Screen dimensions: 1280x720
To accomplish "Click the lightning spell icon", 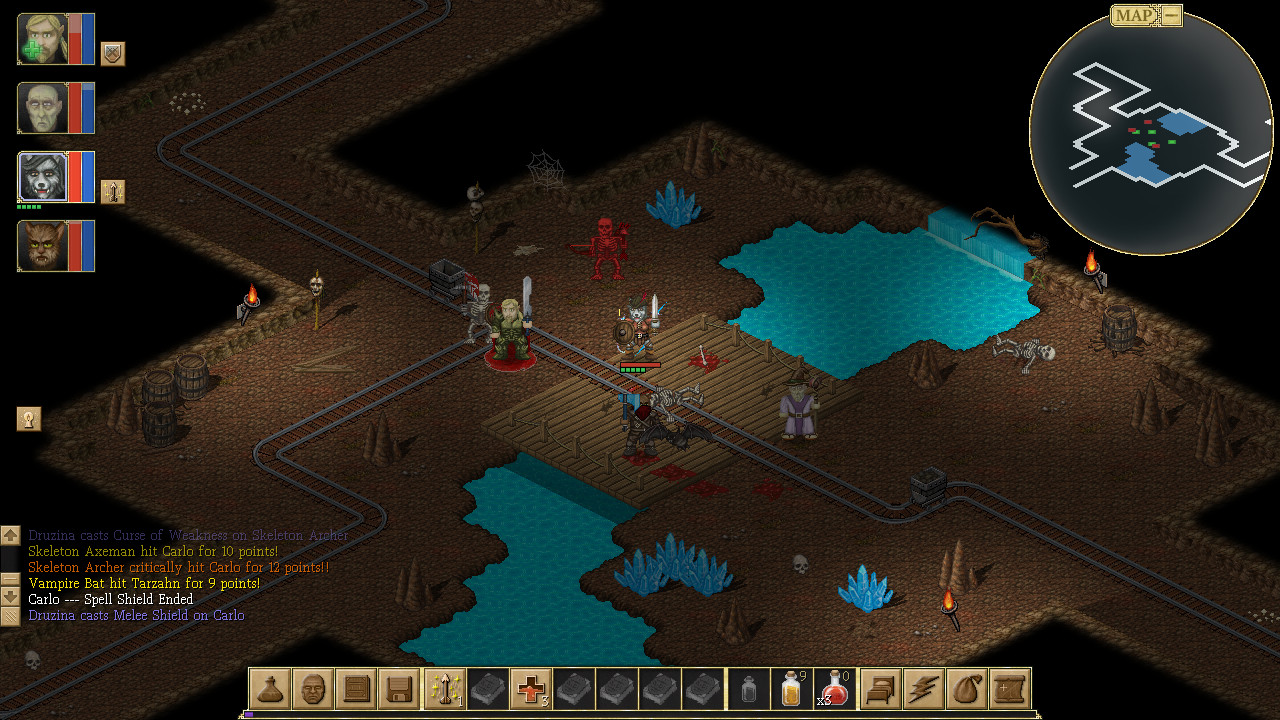I will coord(922,689).
